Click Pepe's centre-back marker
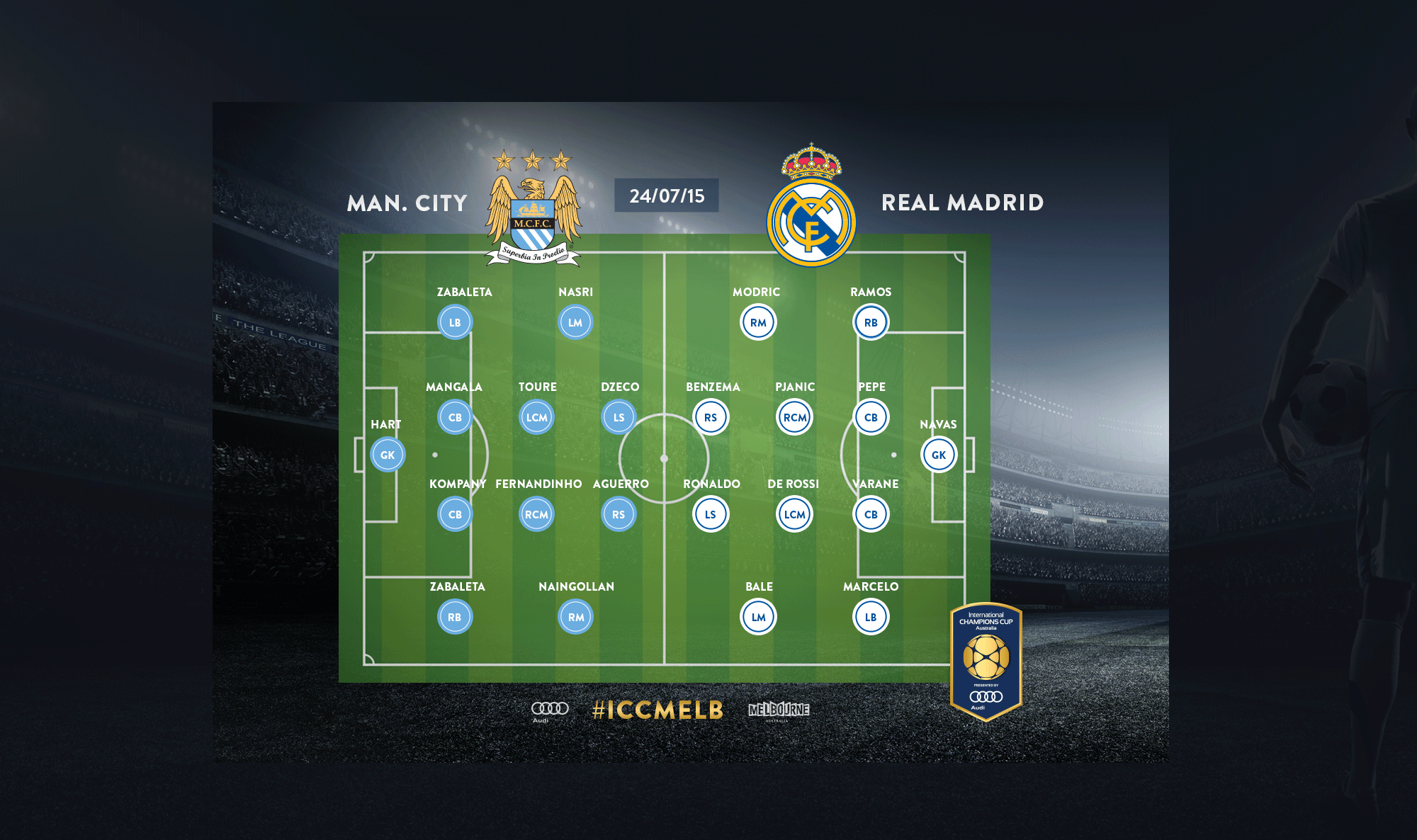Viewport: 1417px width, 840px height. 871,417
